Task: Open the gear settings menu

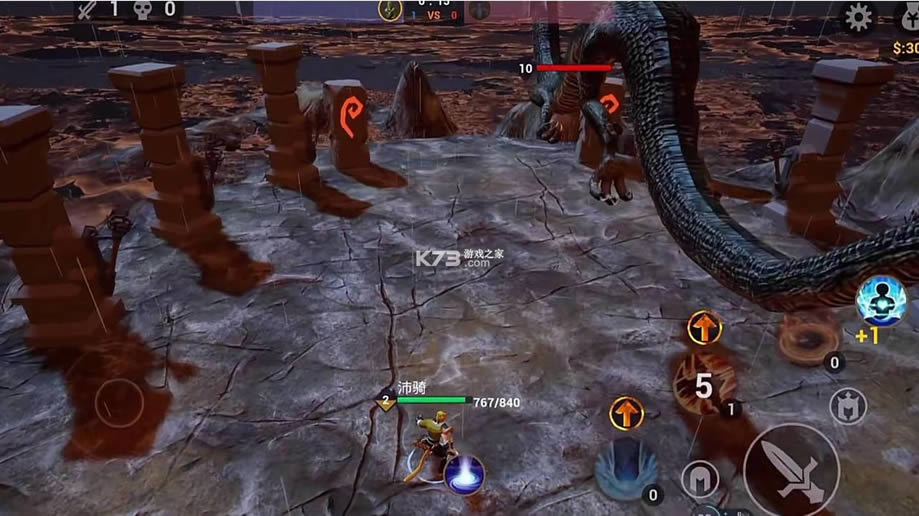Action: coord(858,17)
